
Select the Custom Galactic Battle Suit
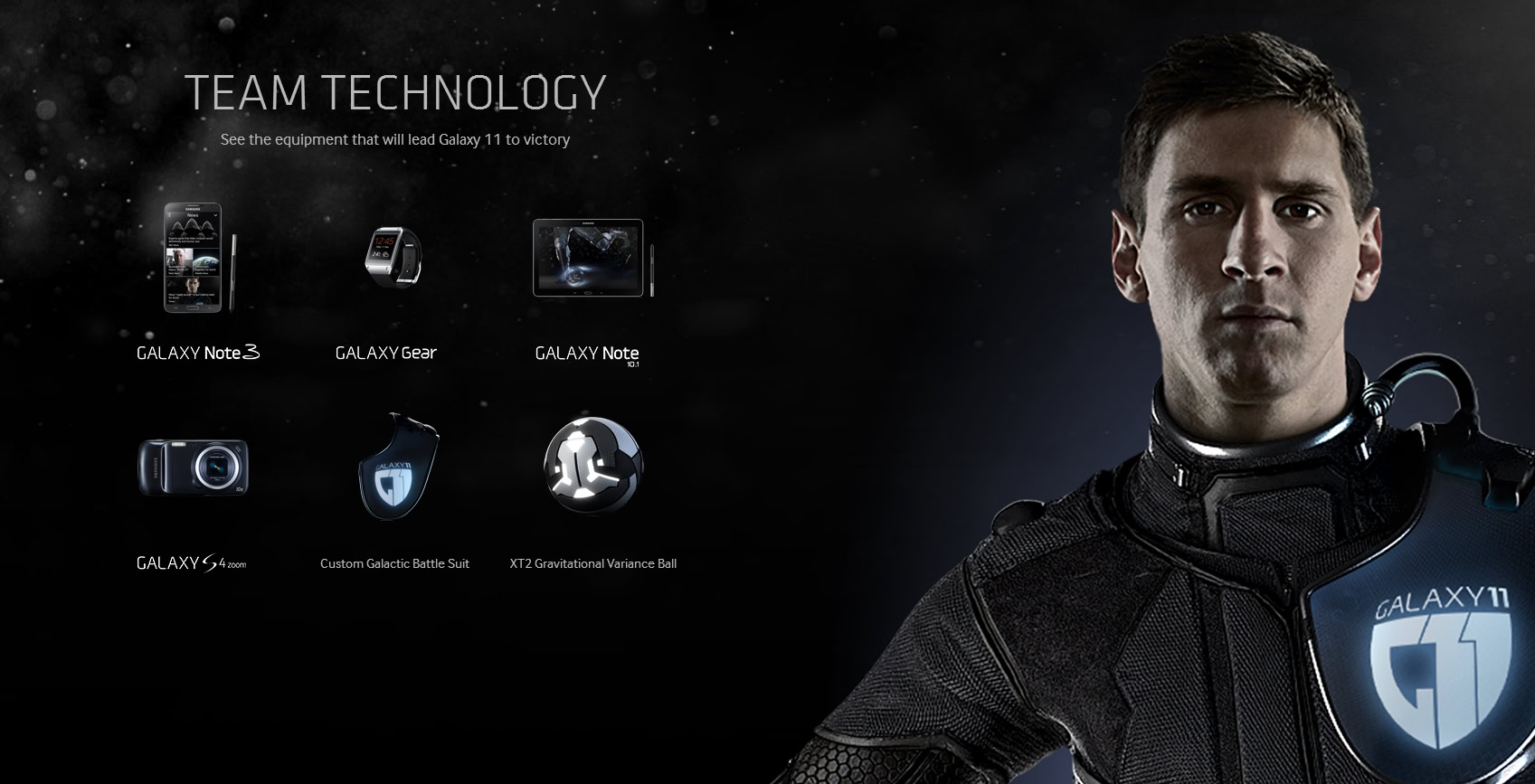(x=397, y=468)
